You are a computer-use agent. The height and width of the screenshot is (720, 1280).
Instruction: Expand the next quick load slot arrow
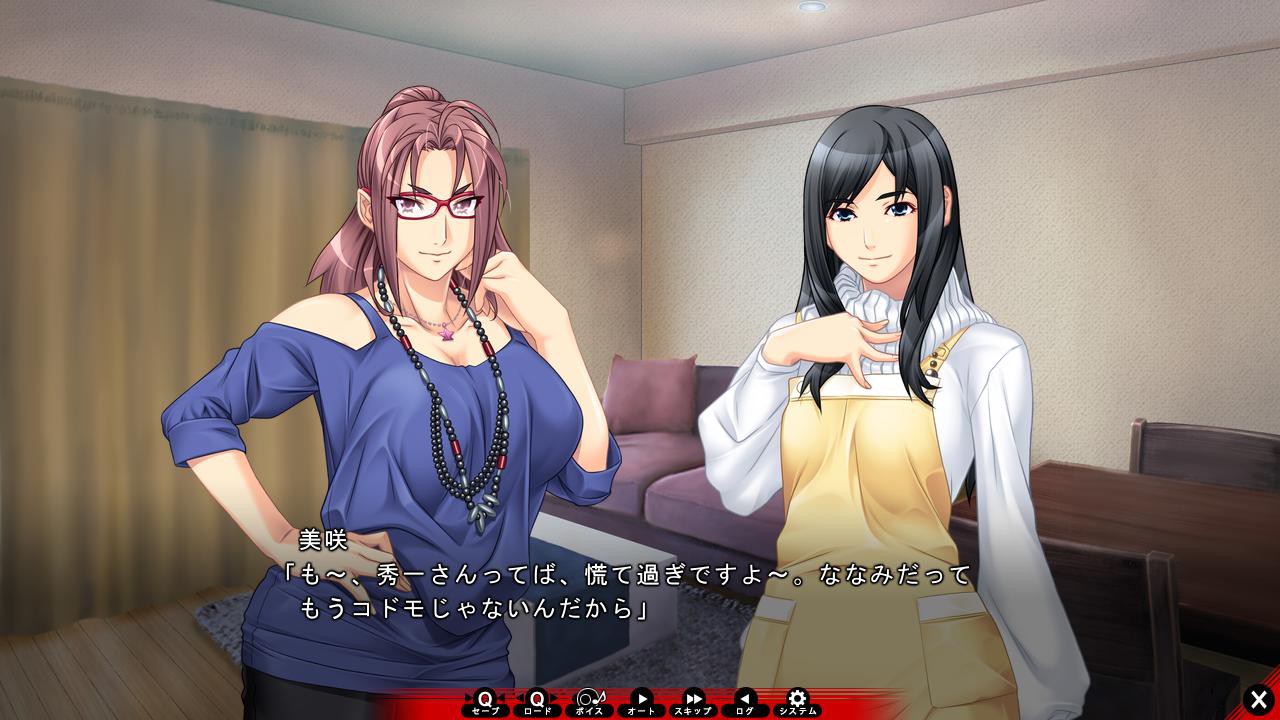[556, 697]
